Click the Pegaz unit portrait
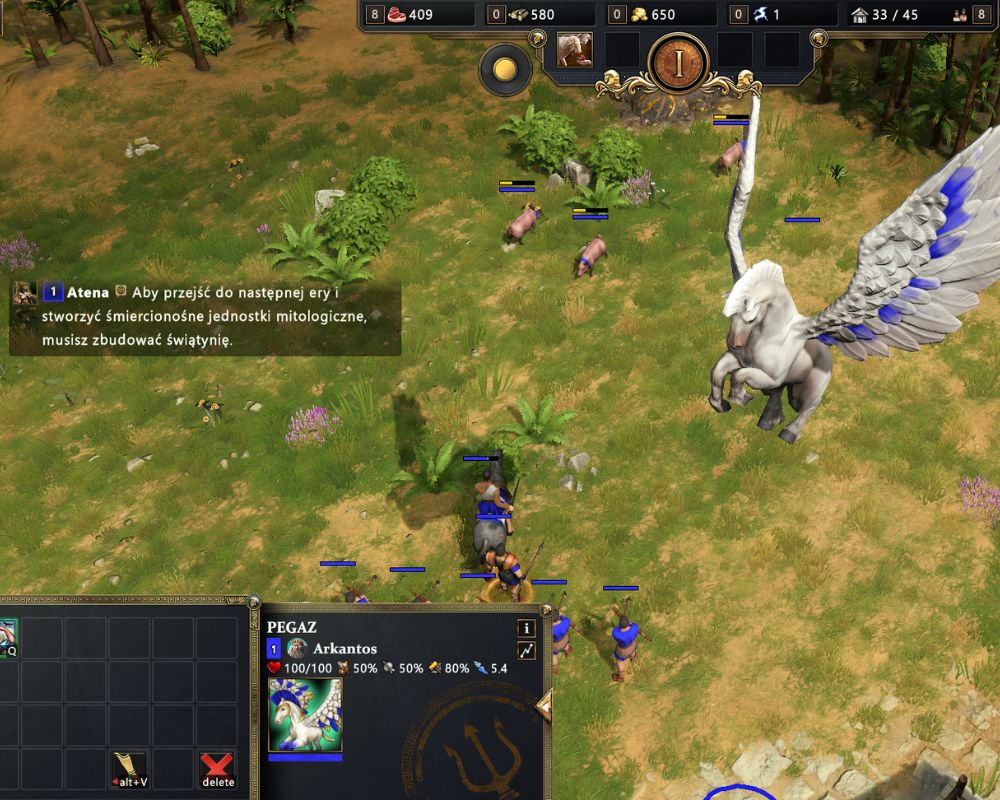 coord(305,714)
